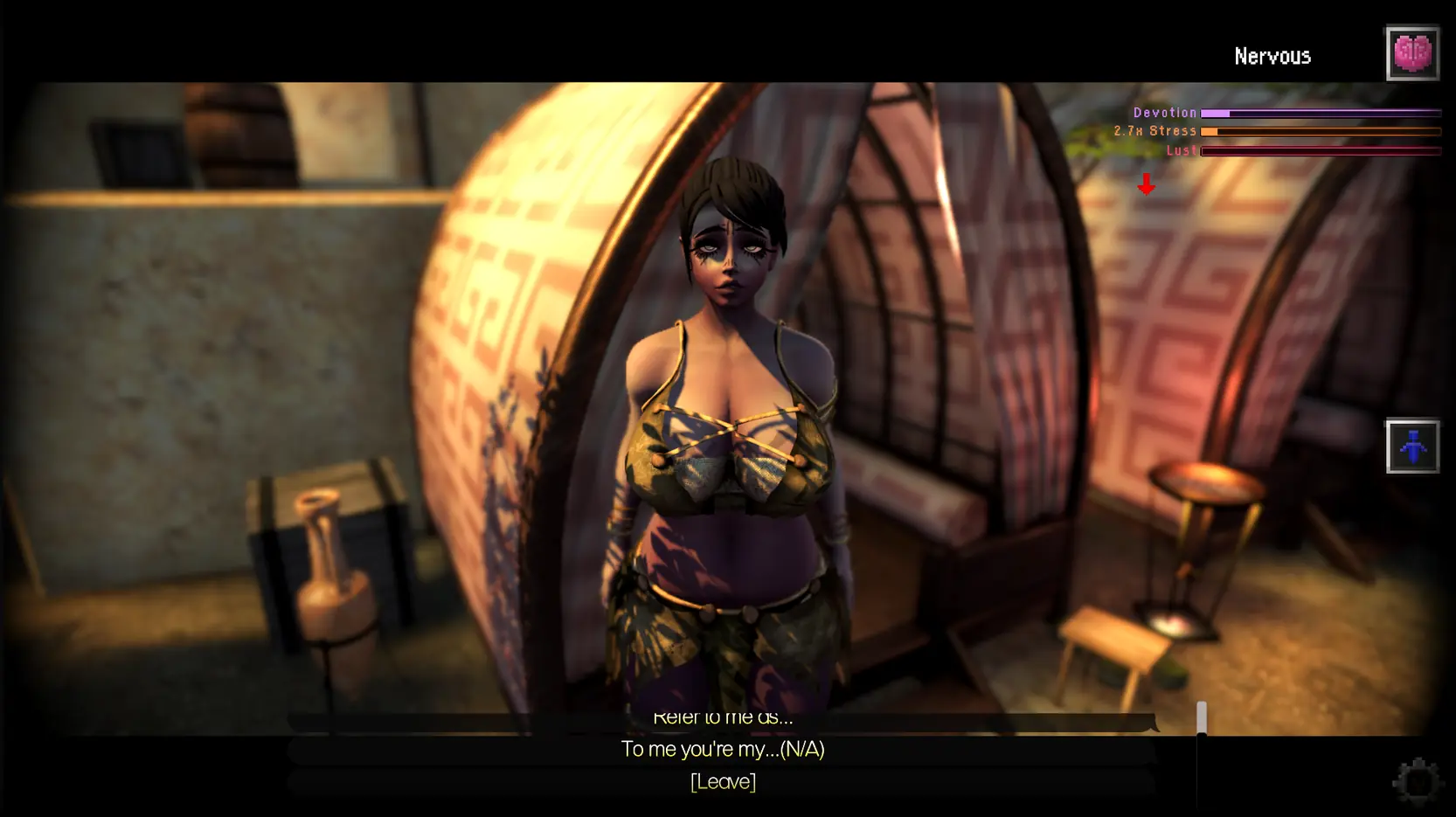Click the pink brain icon

(x=1411, y=53)
